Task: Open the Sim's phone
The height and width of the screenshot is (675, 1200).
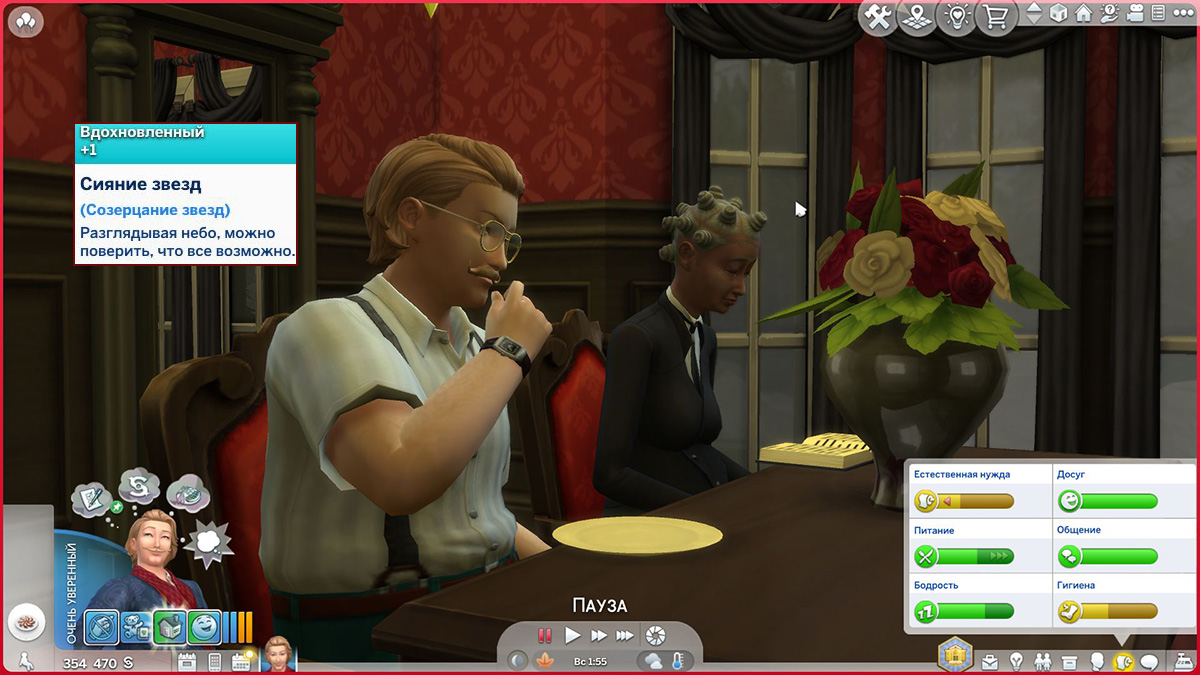Action: tap(214, 661)
